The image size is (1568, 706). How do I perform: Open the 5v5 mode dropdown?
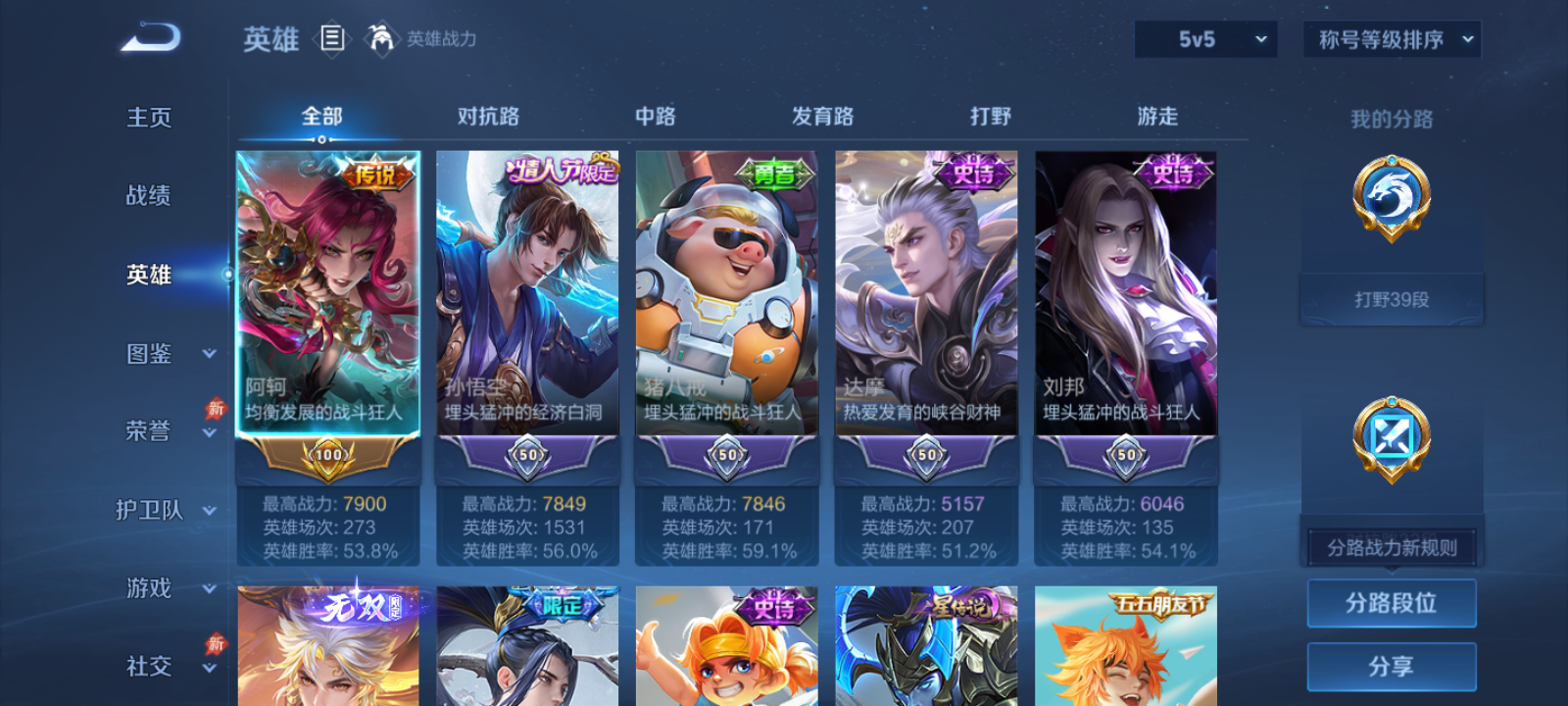(1205, 39)
